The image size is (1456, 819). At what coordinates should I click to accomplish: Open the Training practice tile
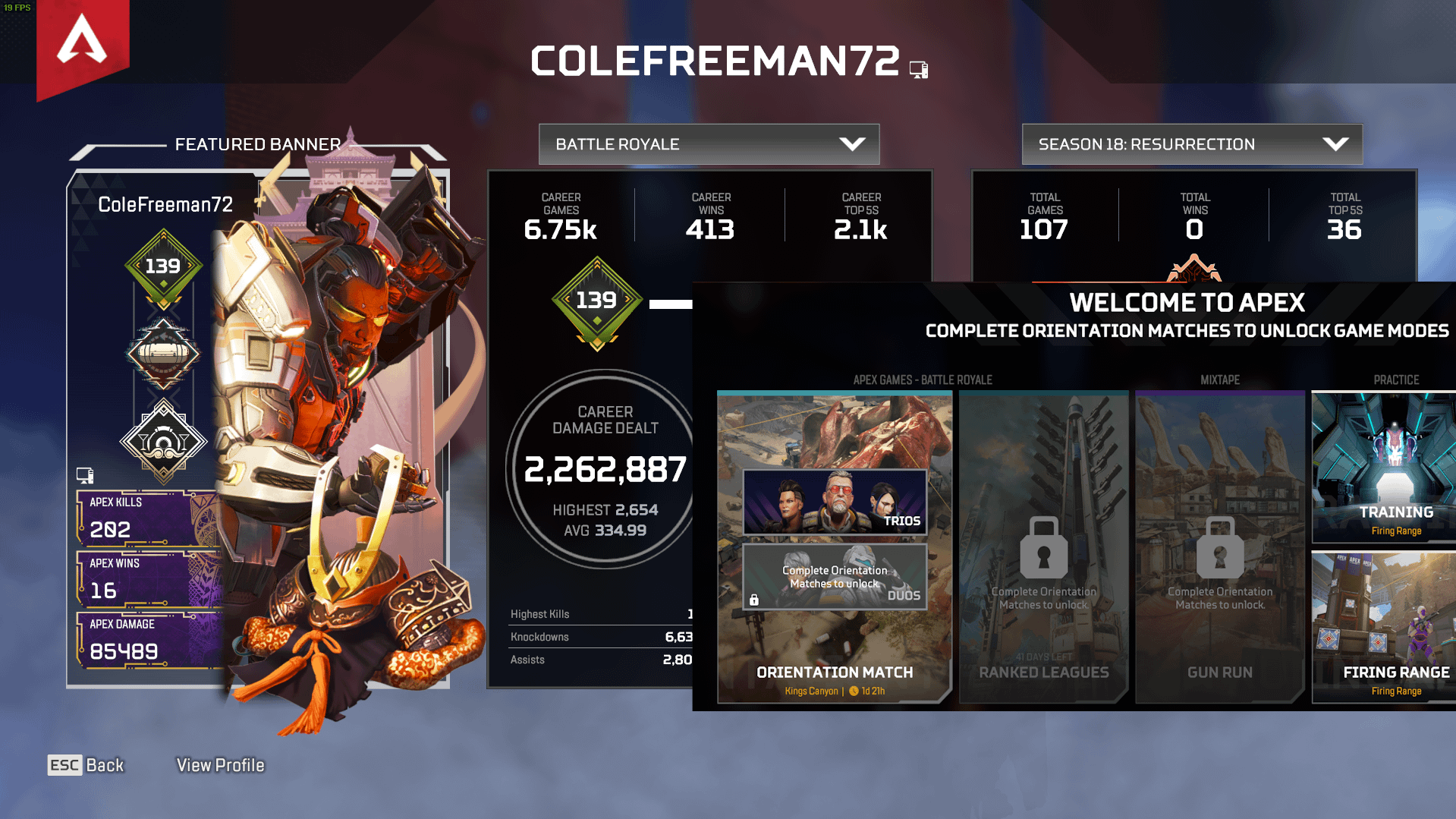click(1383, 467)
